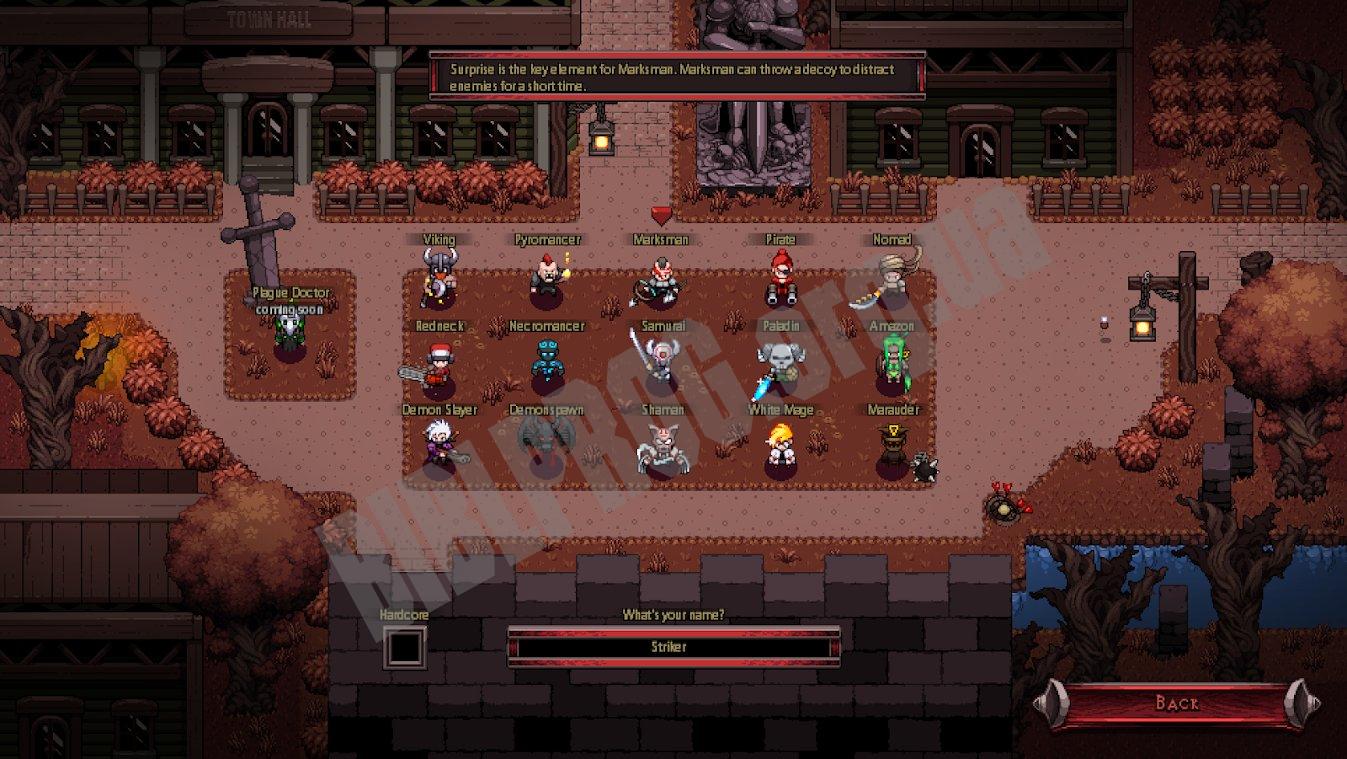Go back with the Back button
This screenshot has width=1347, height=759.
click(x=1176, y=703)
